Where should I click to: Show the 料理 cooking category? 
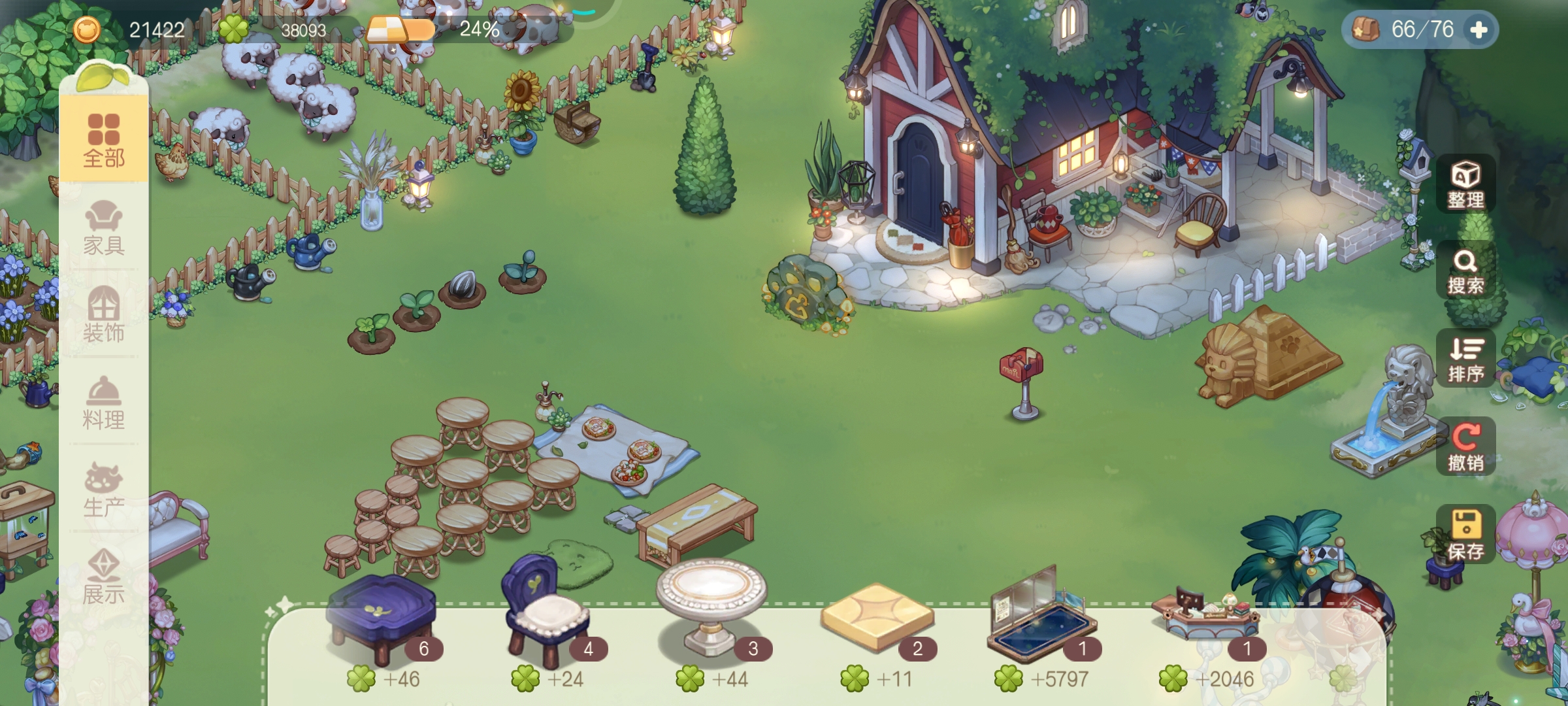[x=104, y=402]
